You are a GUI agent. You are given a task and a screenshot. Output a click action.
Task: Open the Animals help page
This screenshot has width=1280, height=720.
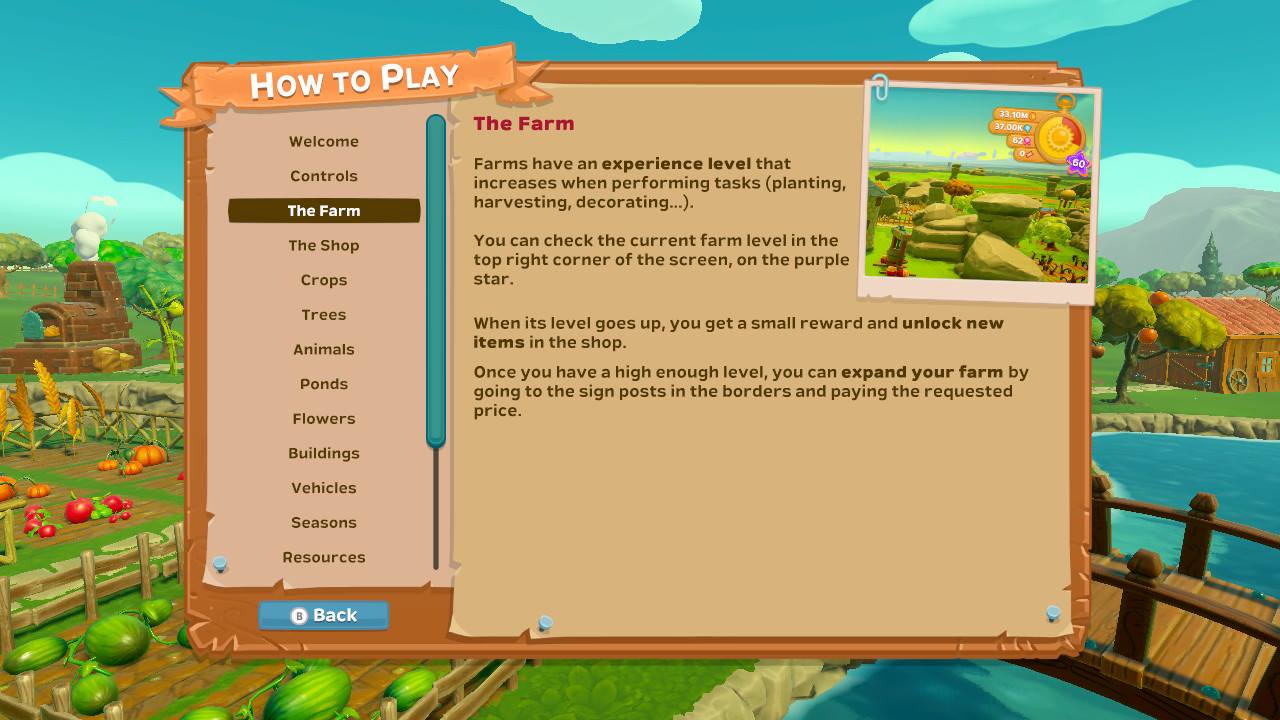(x=324, y=349)
